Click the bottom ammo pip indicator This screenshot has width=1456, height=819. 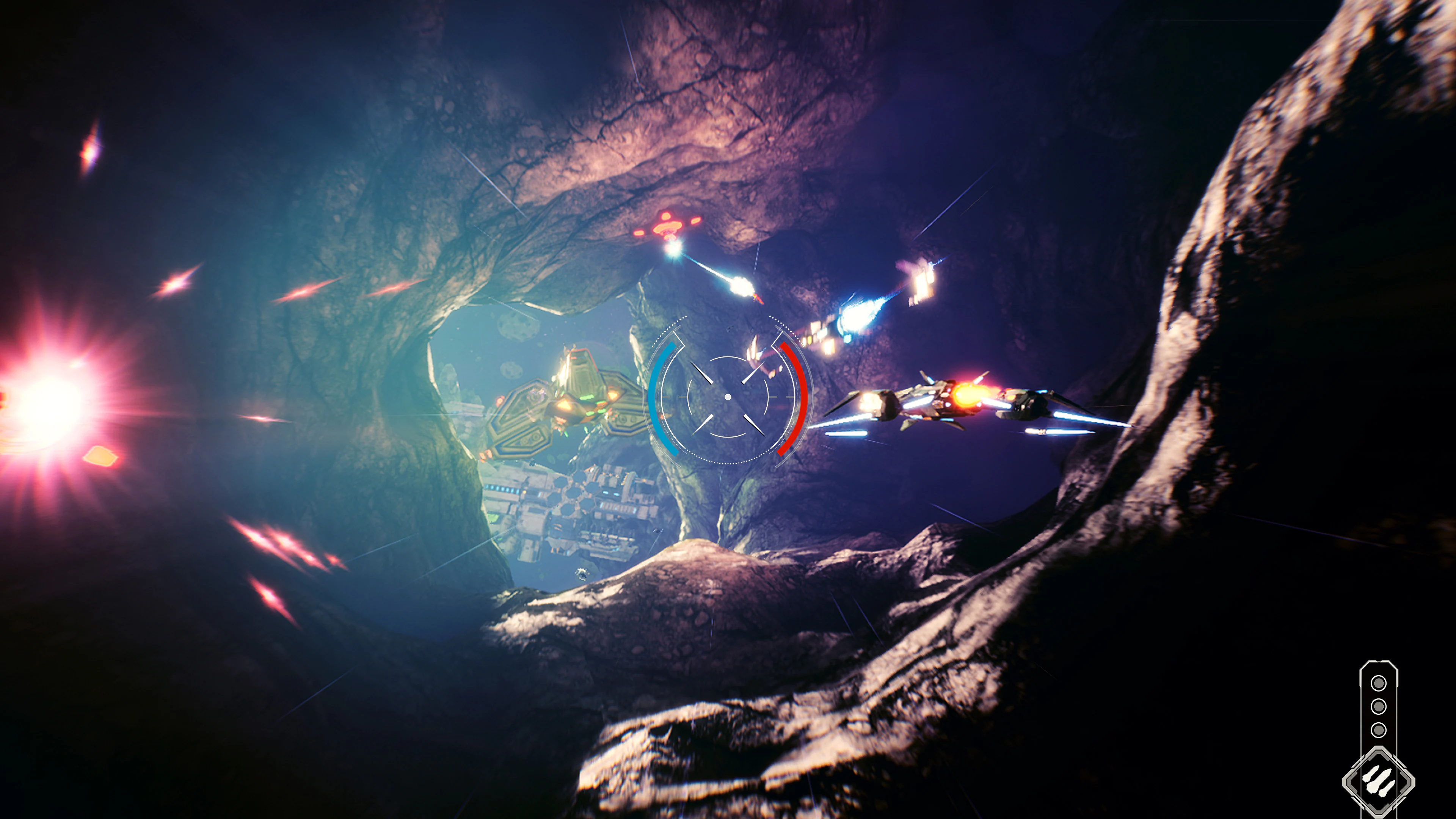(1379, 730)
